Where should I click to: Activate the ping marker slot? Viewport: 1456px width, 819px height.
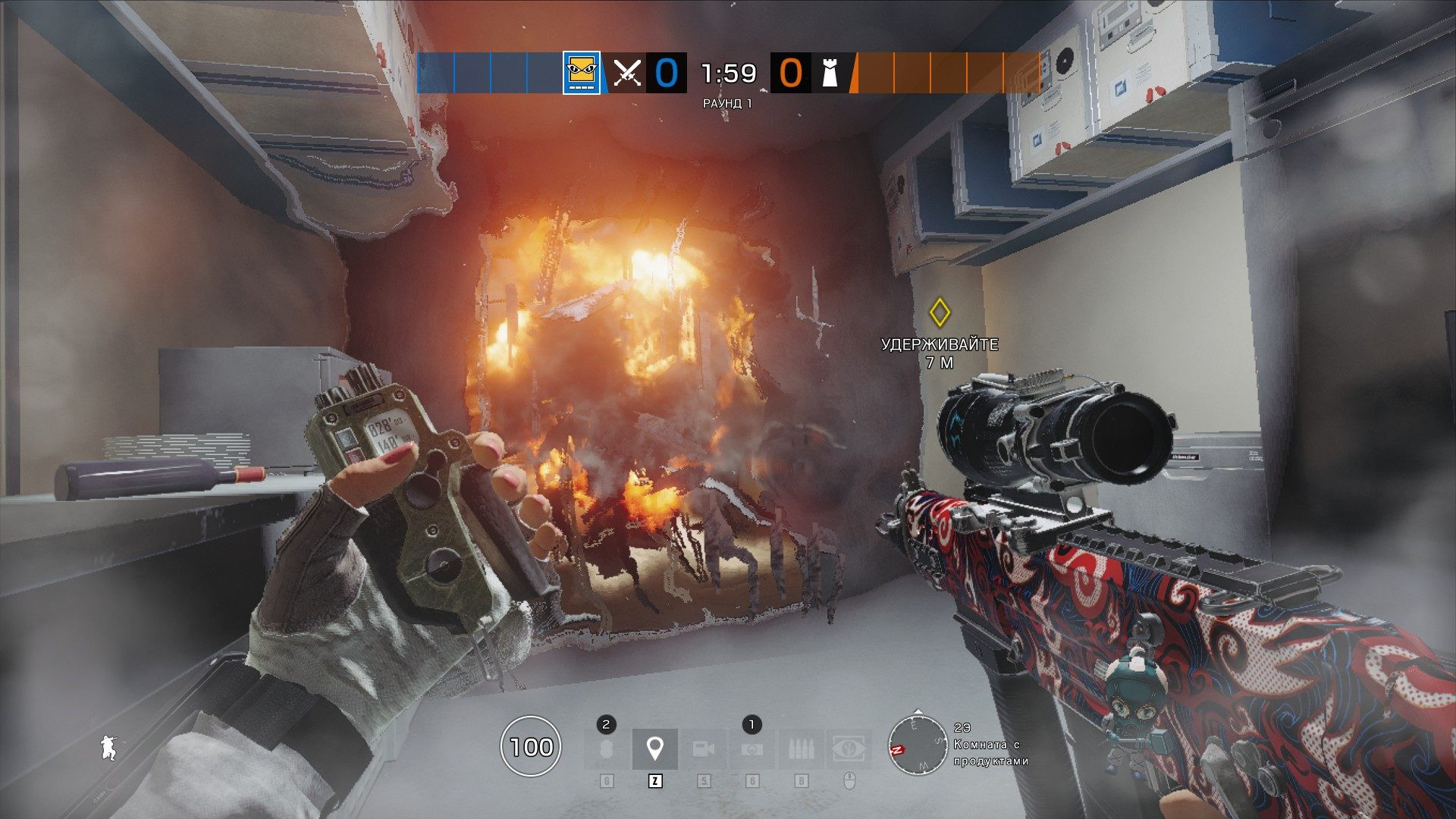[654, 749]
